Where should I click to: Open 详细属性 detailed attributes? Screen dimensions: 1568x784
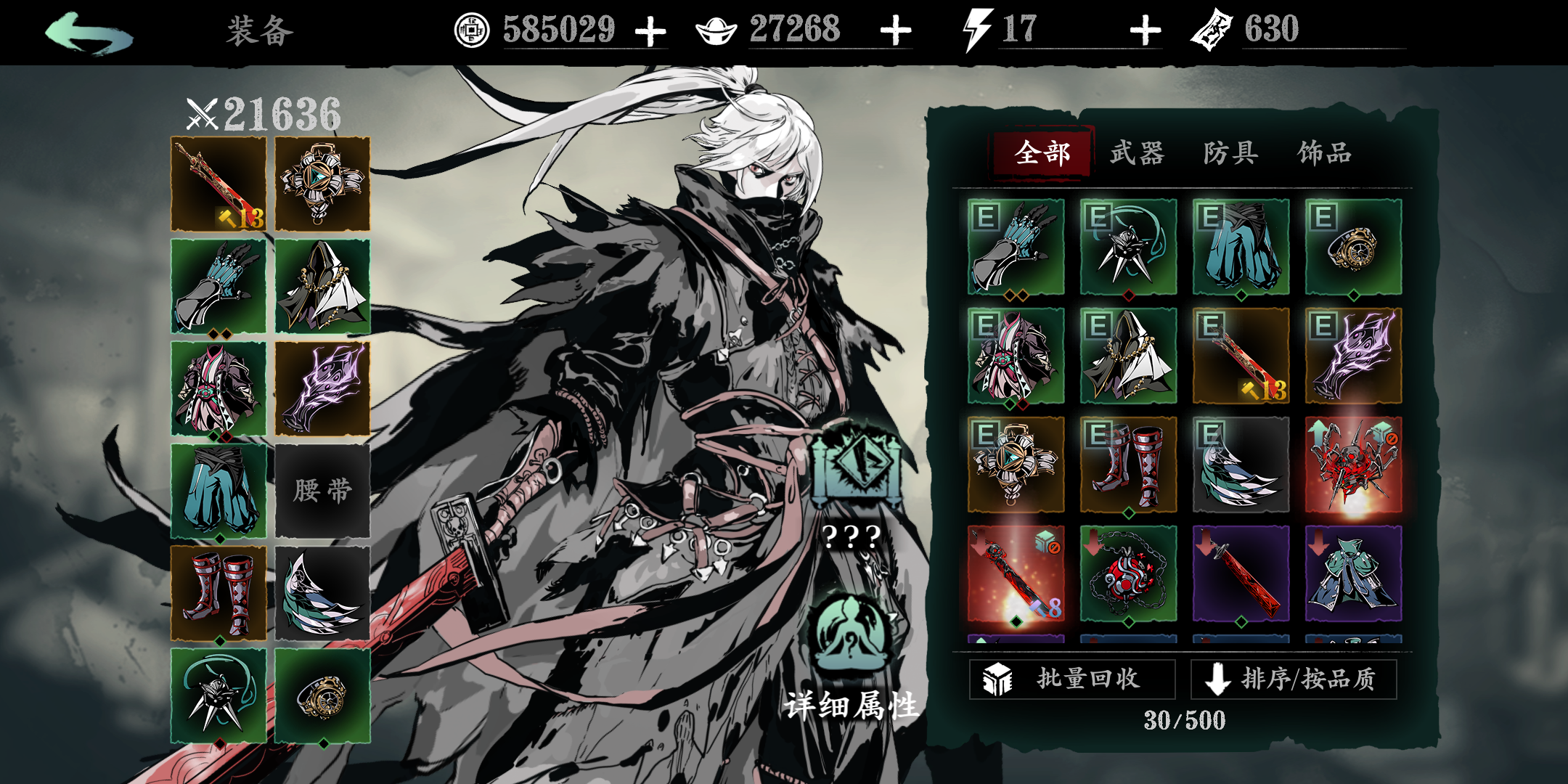(851, 705)
